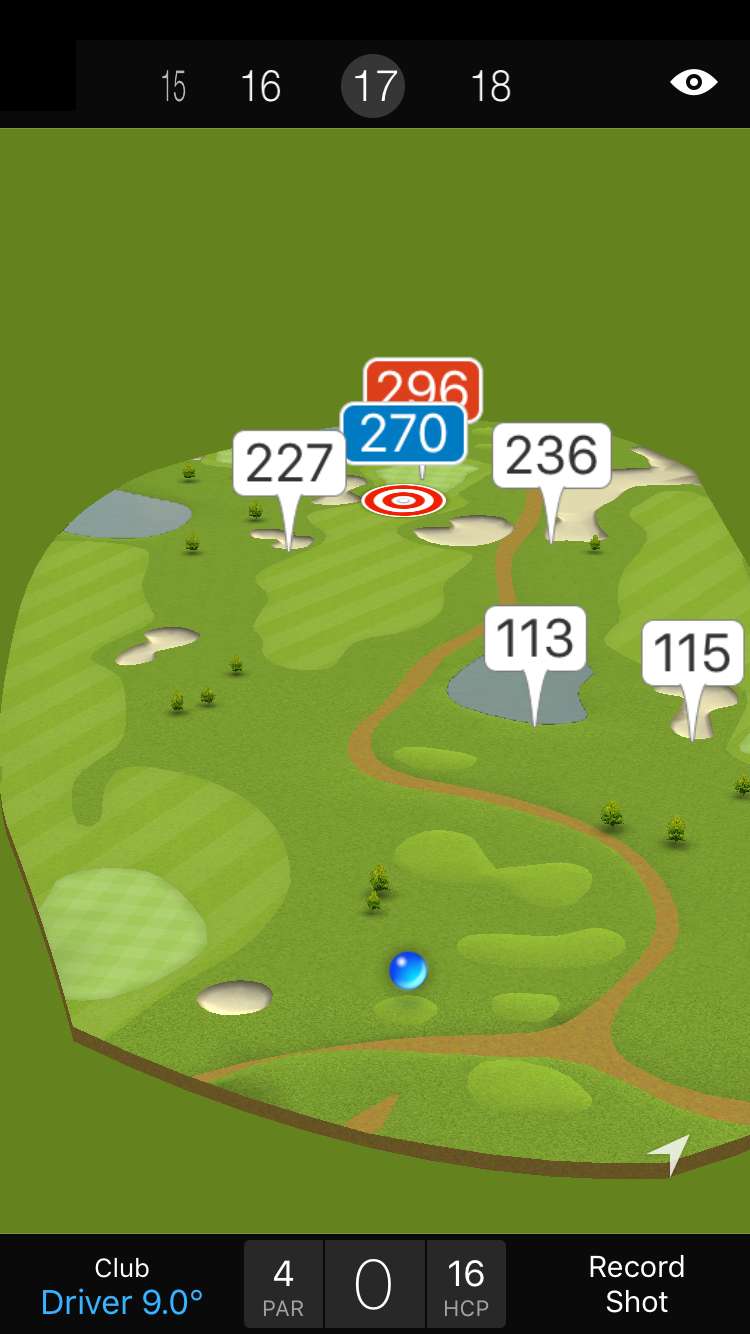Select hole 18 in the hole selector
The width and height of the screenshot is (750, 1334).
tap(490, 87)
